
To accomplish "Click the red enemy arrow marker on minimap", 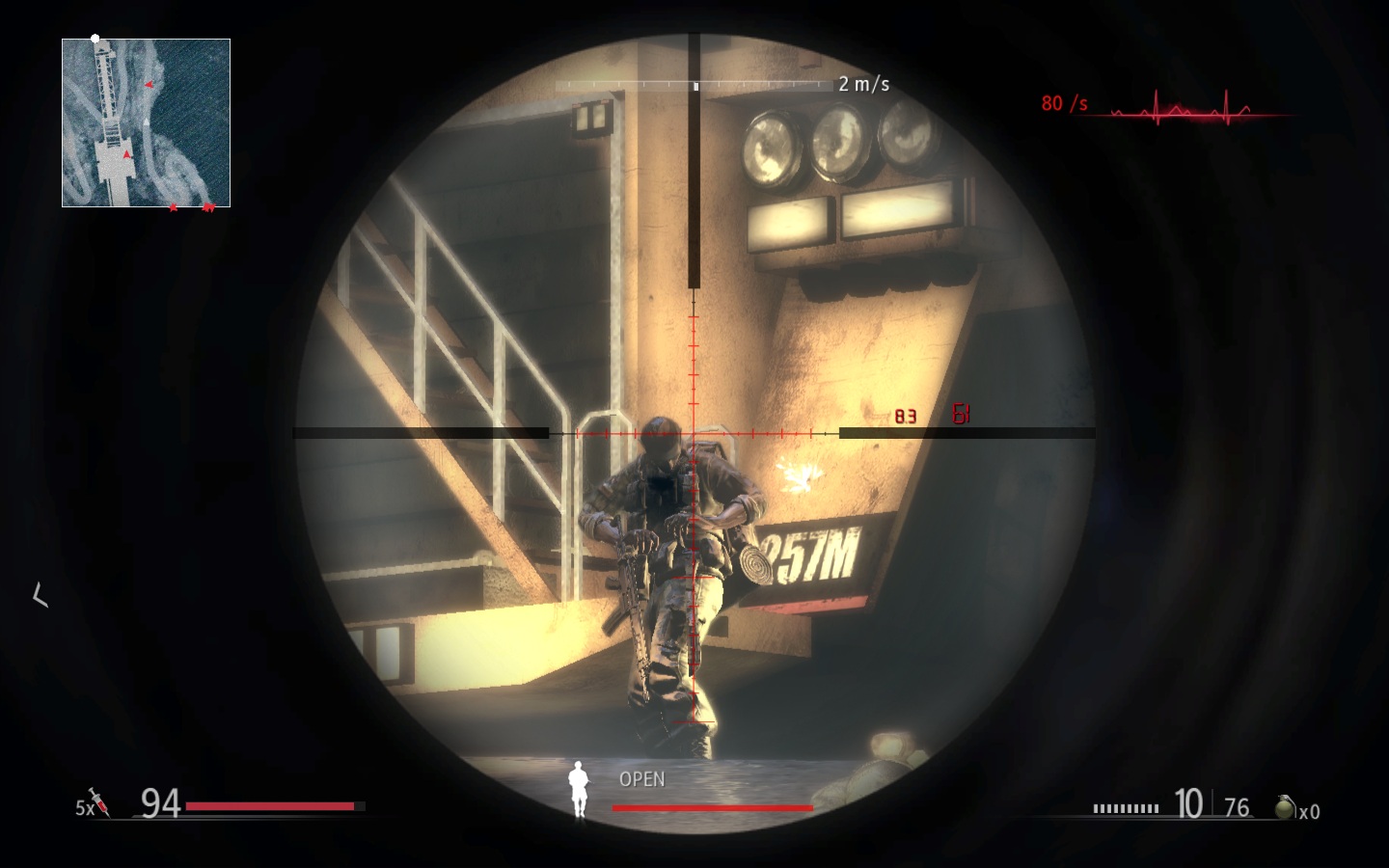I will click(x=149, y=84).
